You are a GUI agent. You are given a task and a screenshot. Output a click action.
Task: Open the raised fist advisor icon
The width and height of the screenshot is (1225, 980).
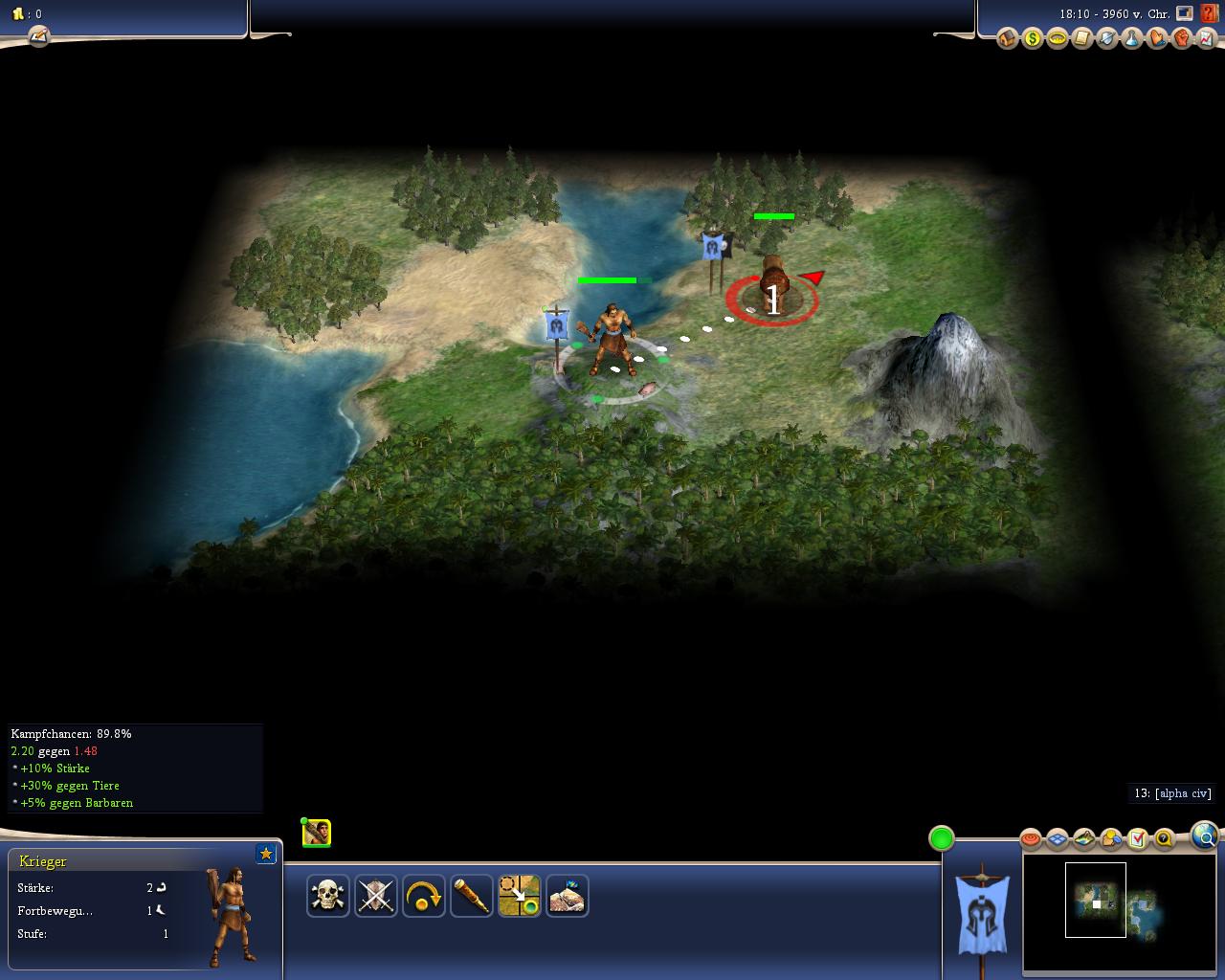[x=1181, y=38]
